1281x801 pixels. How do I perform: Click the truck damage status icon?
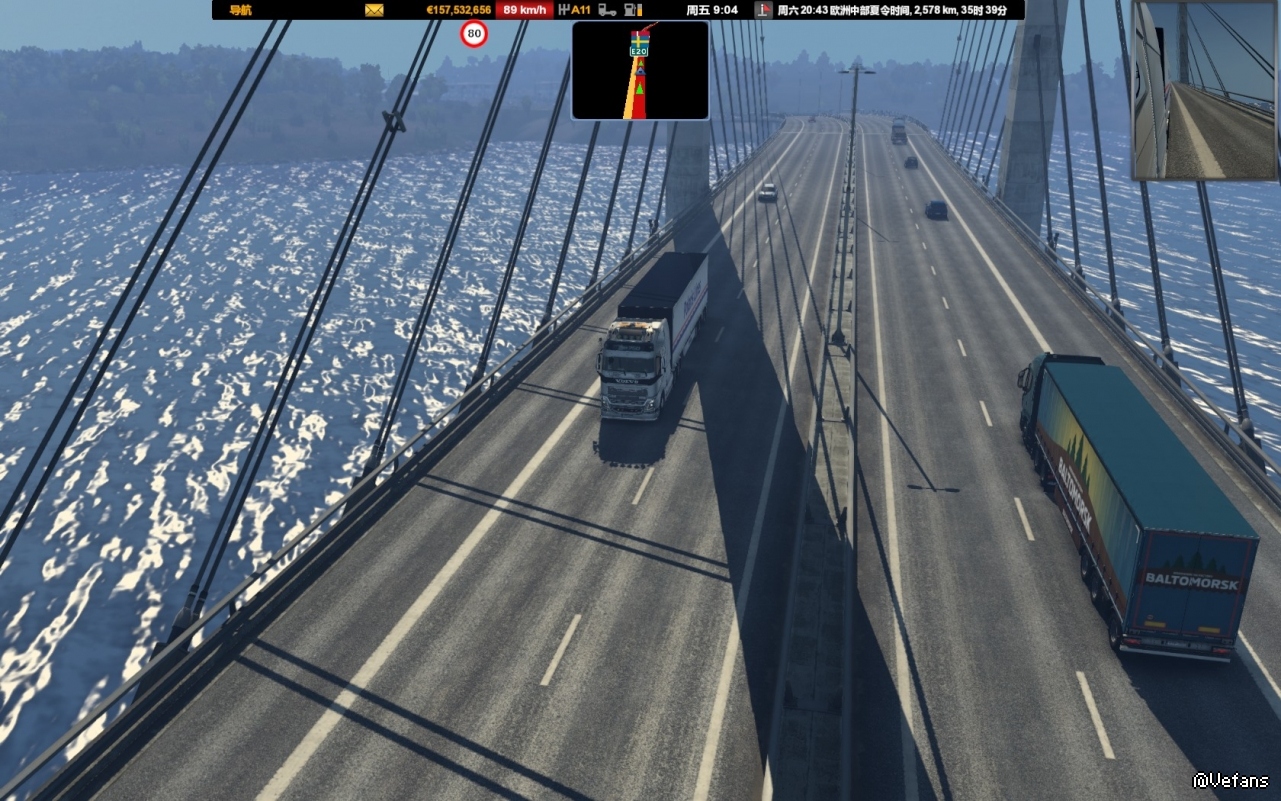pyautogui.click(x=607, y=10)
